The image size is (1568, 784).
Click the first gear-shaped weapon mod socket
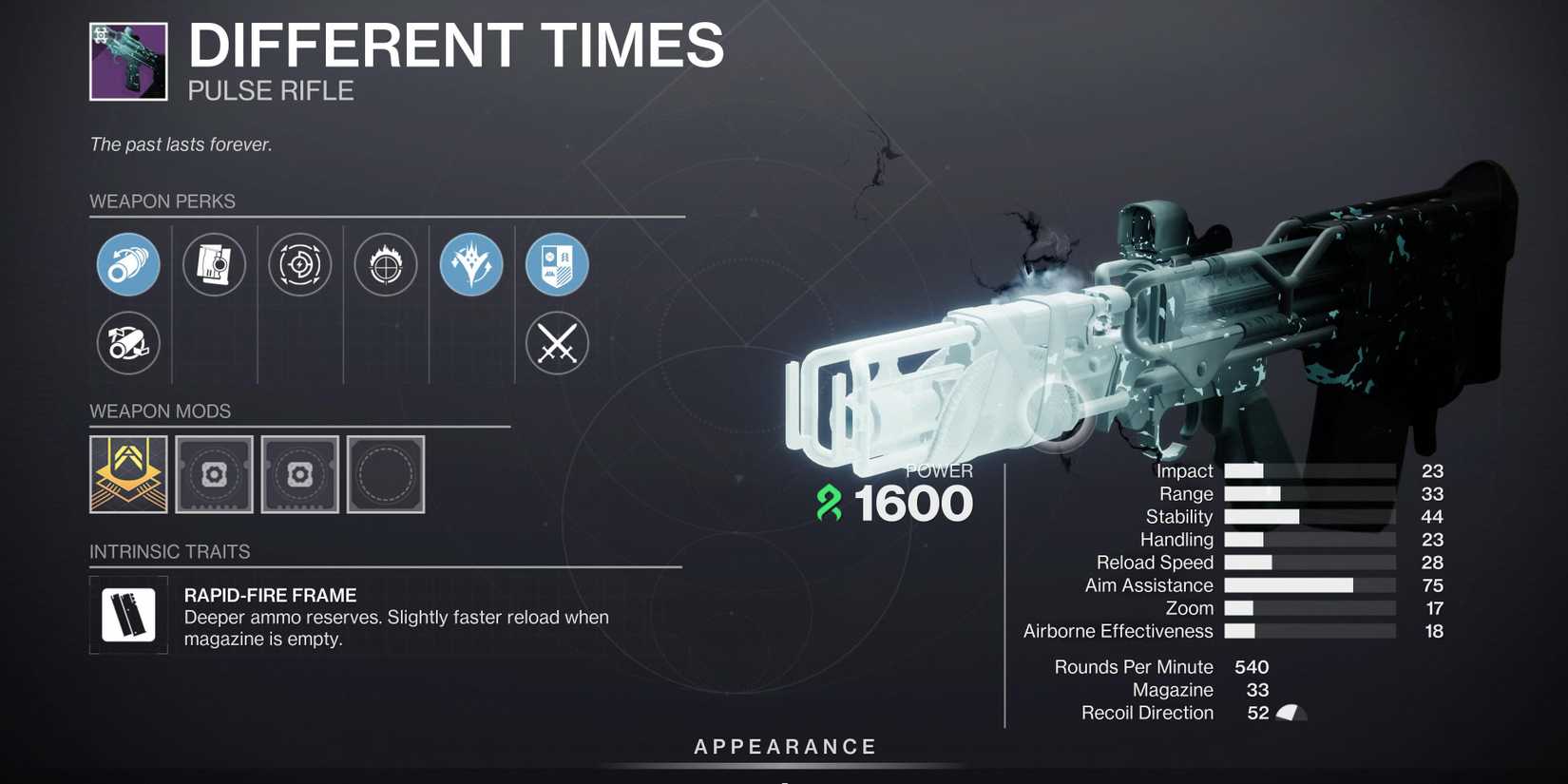[x=214, y=473]
